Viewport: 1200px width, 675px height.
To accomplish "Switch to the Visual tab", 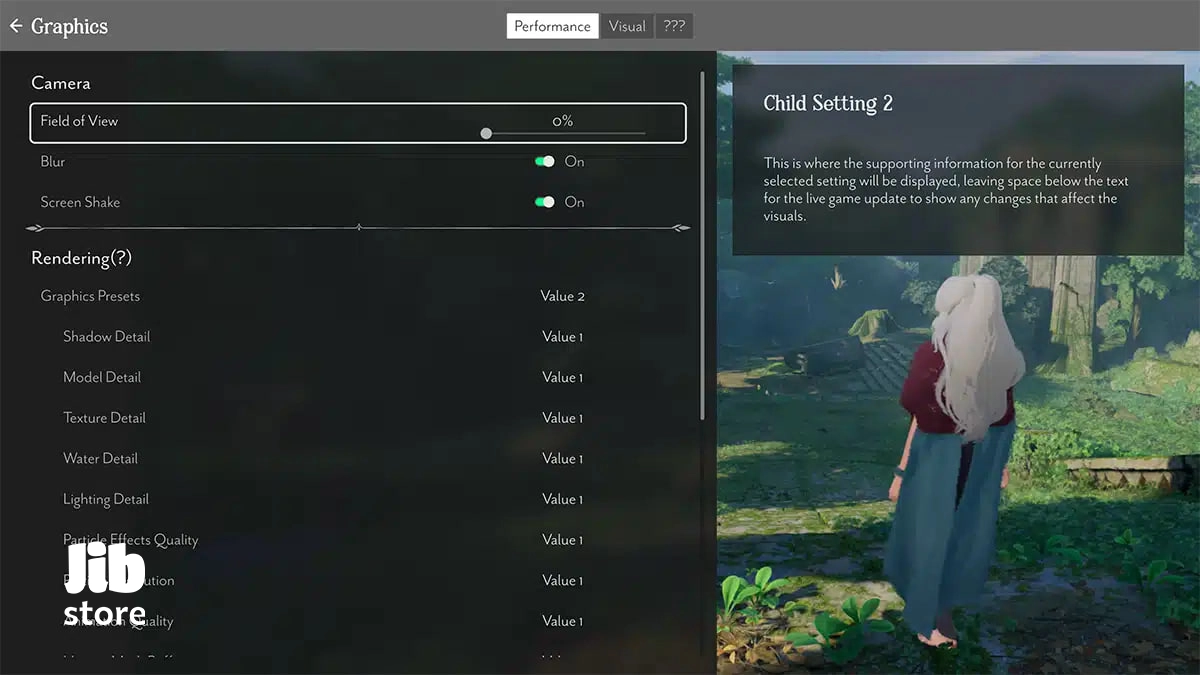I will click(x=627, y=26).
